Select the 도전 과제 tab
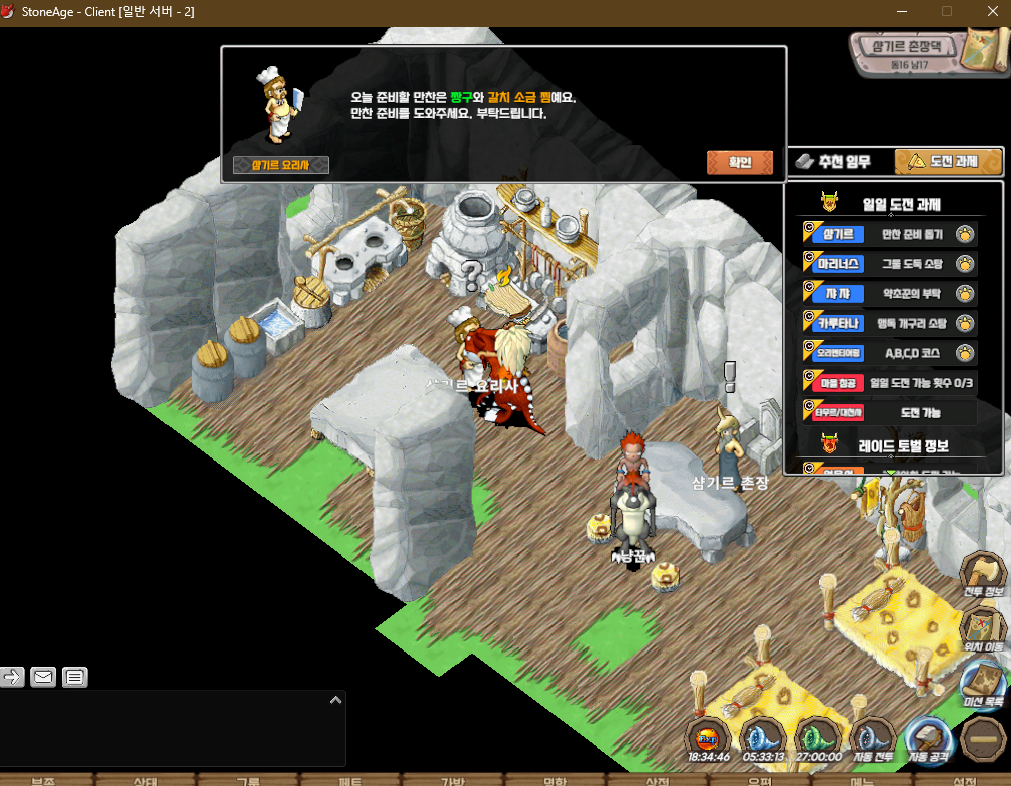The height and width of the screenshot is (786, 1011). tap(948, 161)
